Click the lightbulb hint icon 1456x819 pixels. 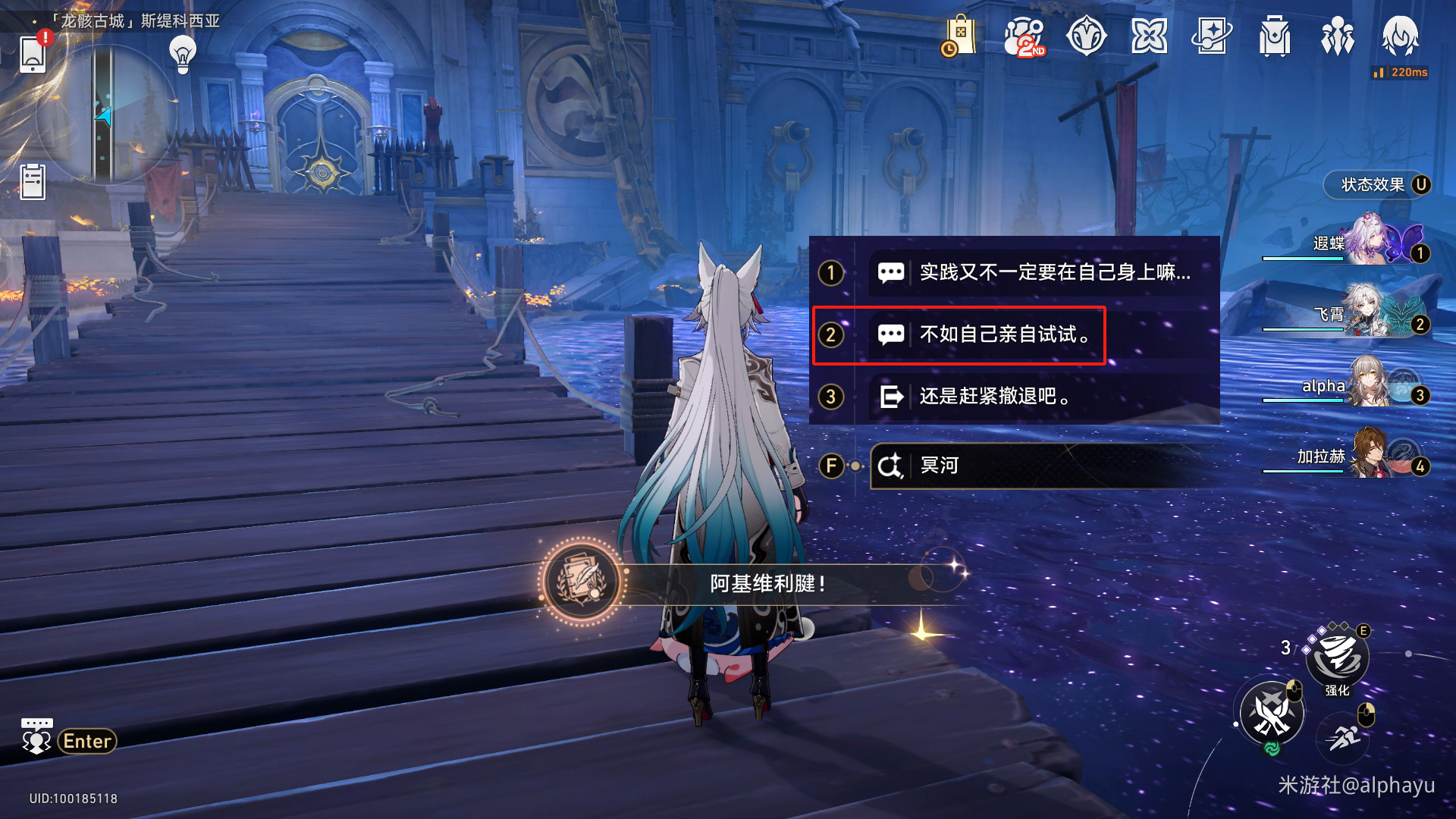(x=183, y=54)
